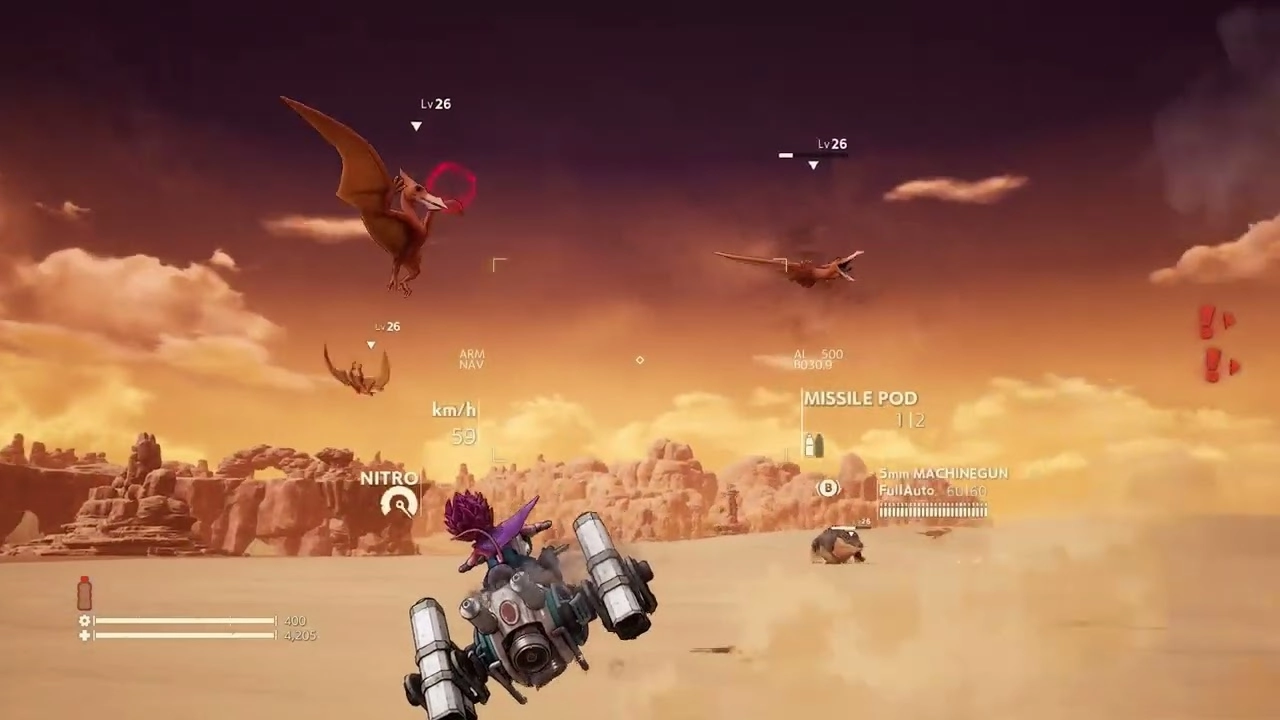Select the NITRO boost gauge icon
Image resolution: width=1280 pixels, height=720 pixels.
[x=399, y=504]
